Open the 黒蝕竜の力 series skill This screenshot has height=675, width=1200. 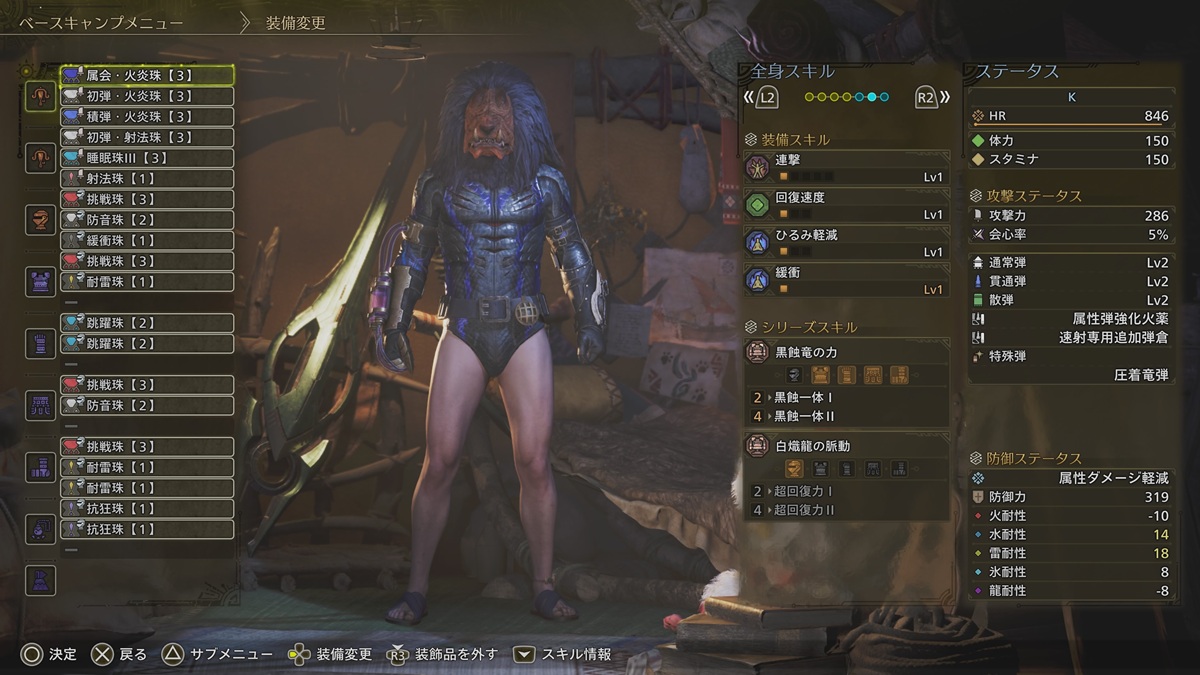click(x=846, y=353)
